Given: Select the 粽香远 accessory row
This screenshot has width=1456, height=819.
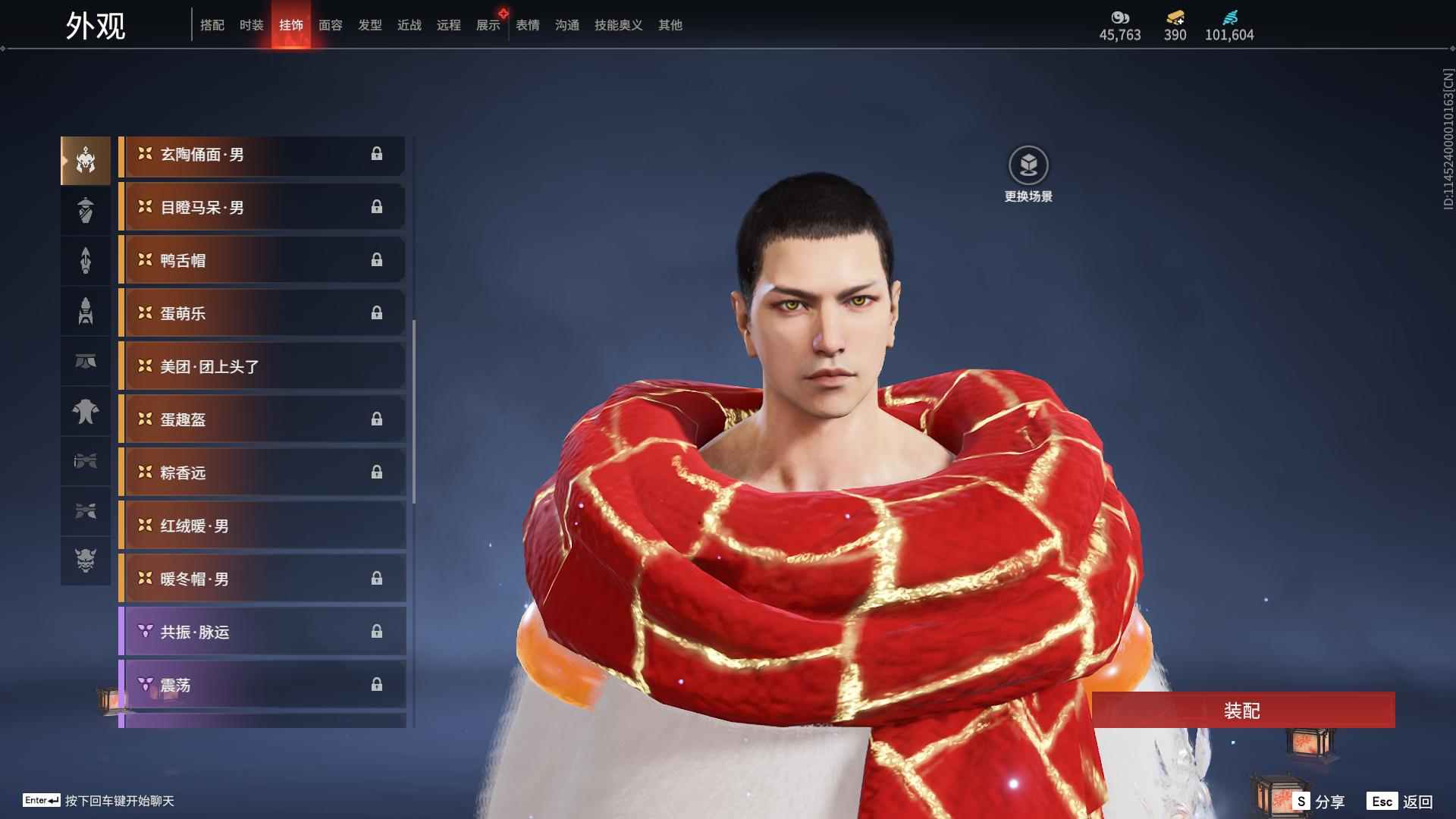Looking at the screenshot, I should pyautogui.click(x=262, y=473).
